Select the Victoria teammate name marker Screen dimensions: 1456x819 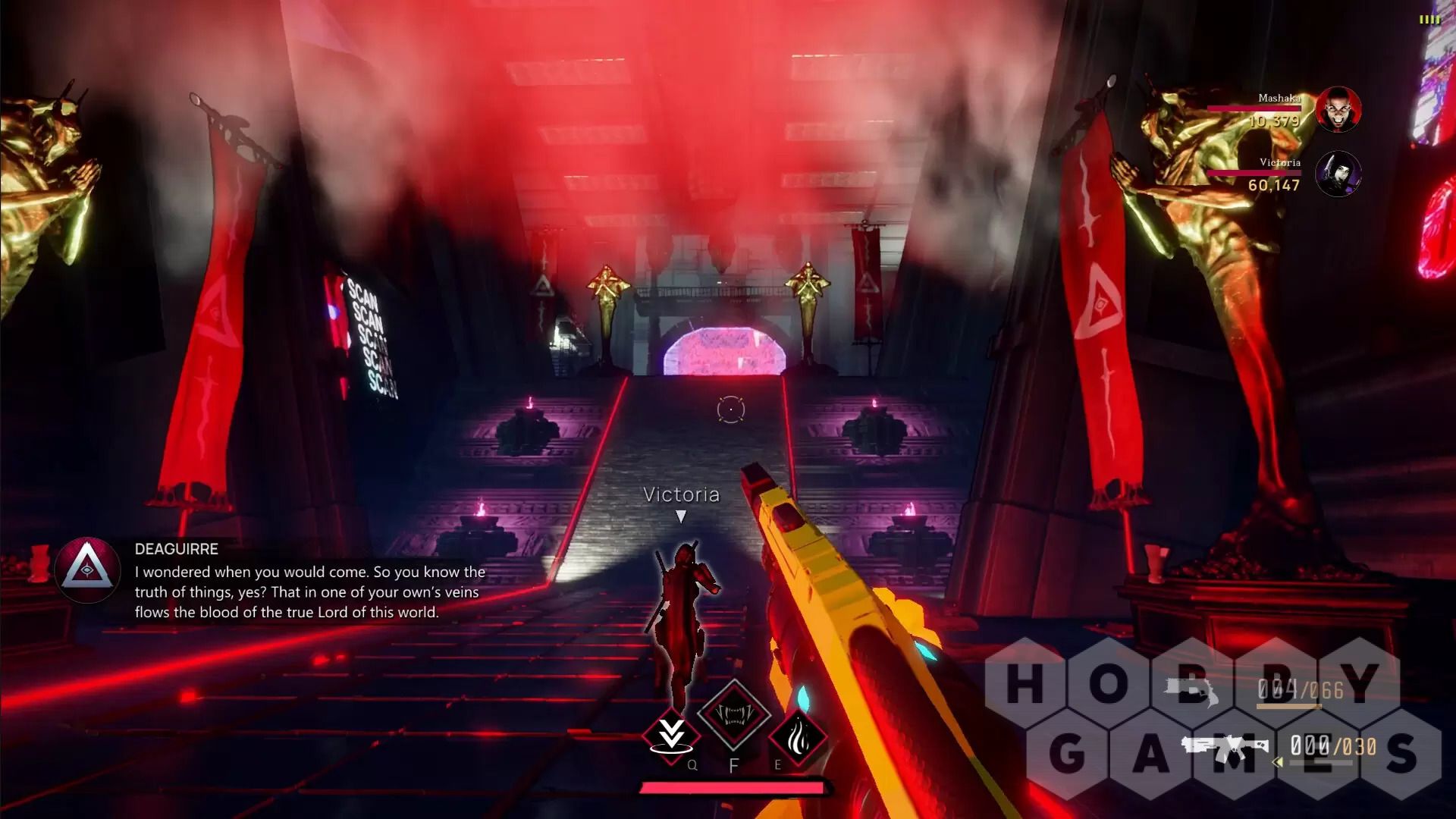pyautogui.click(x=681, y=495)
